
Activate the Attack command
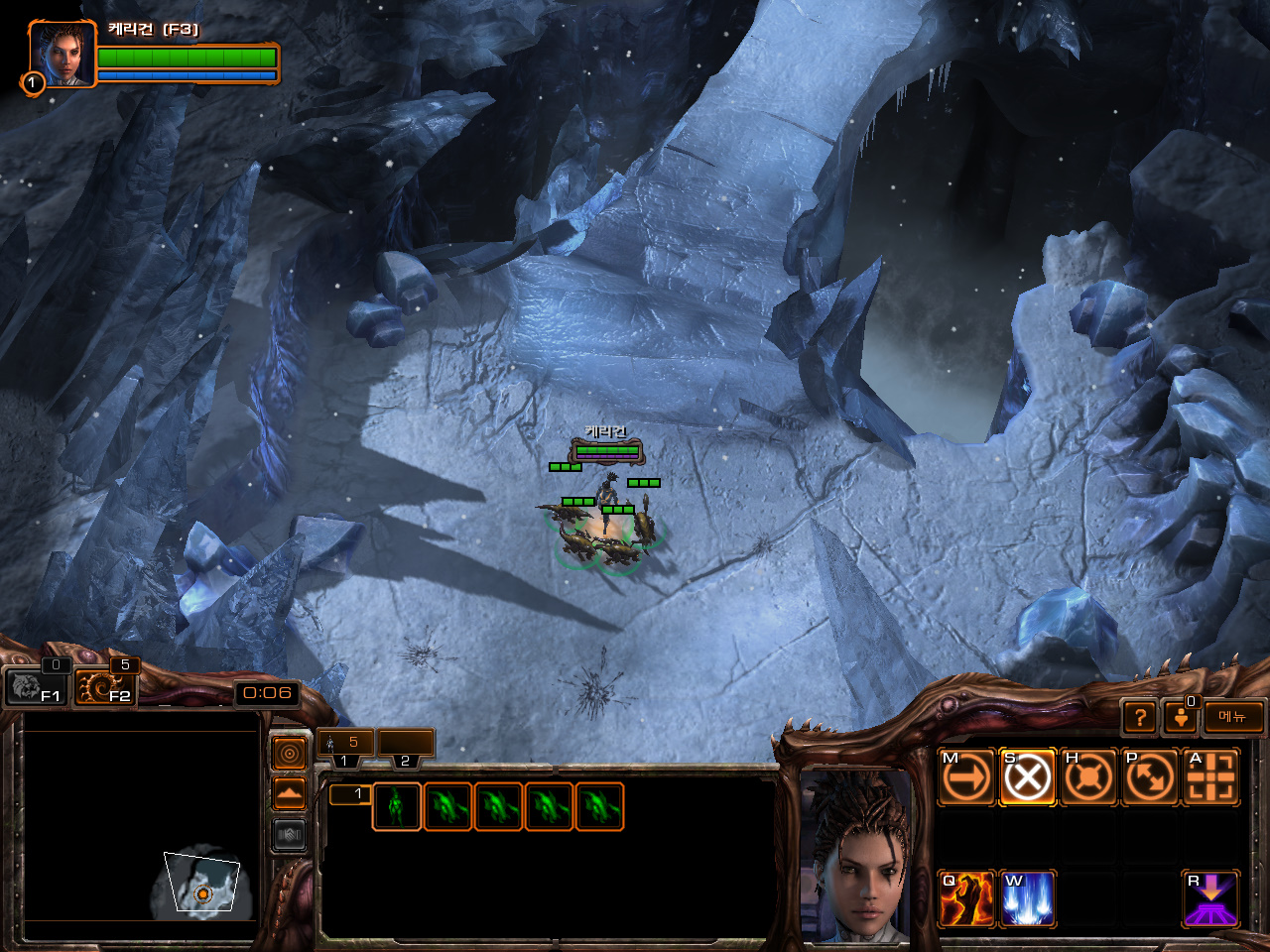pyautogui.click(x=1210, y=776)
